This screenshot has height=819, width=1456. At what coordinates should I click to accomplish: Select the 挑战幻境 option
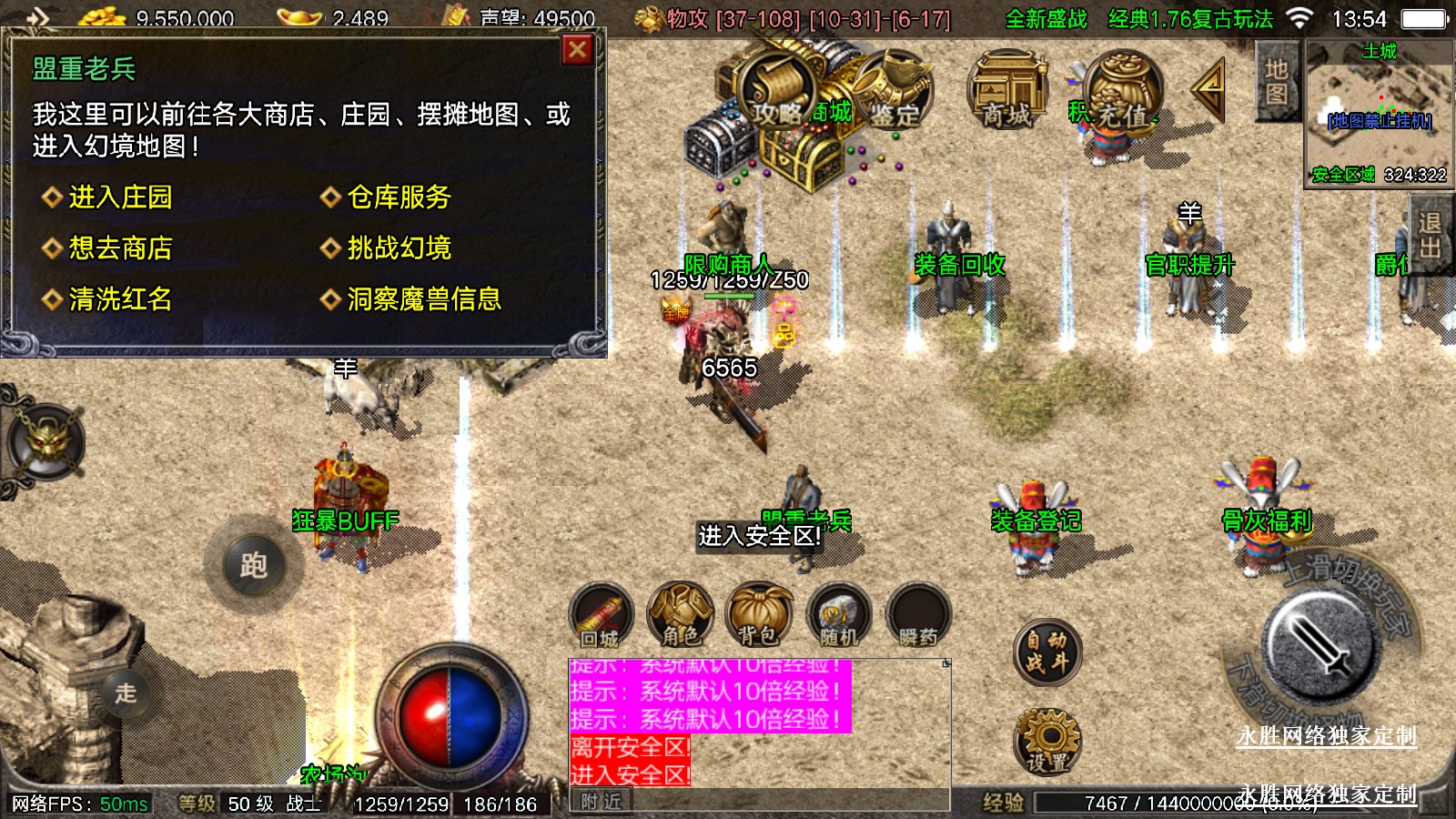point(399,248)
